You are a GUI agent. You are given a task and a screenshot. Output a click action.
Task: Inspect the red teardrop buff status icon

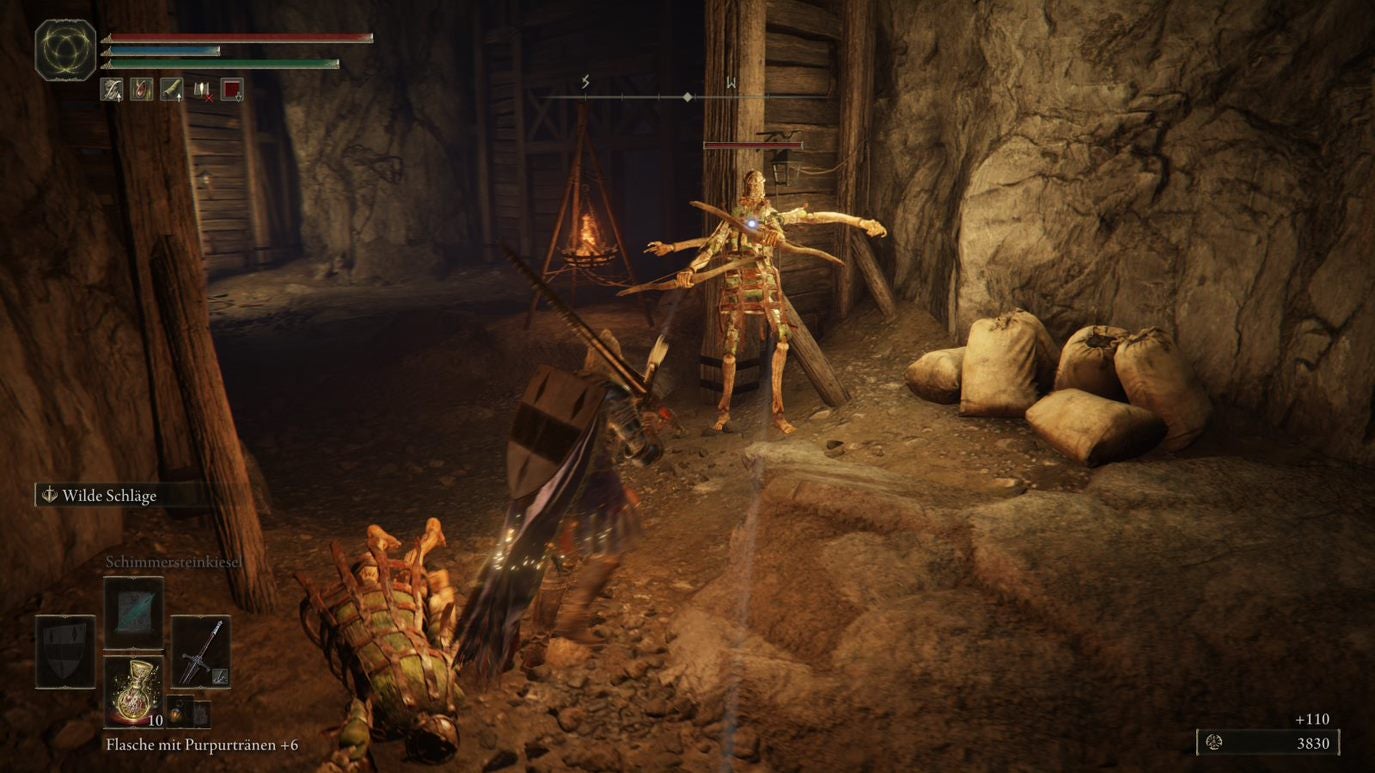click(141, 90)
